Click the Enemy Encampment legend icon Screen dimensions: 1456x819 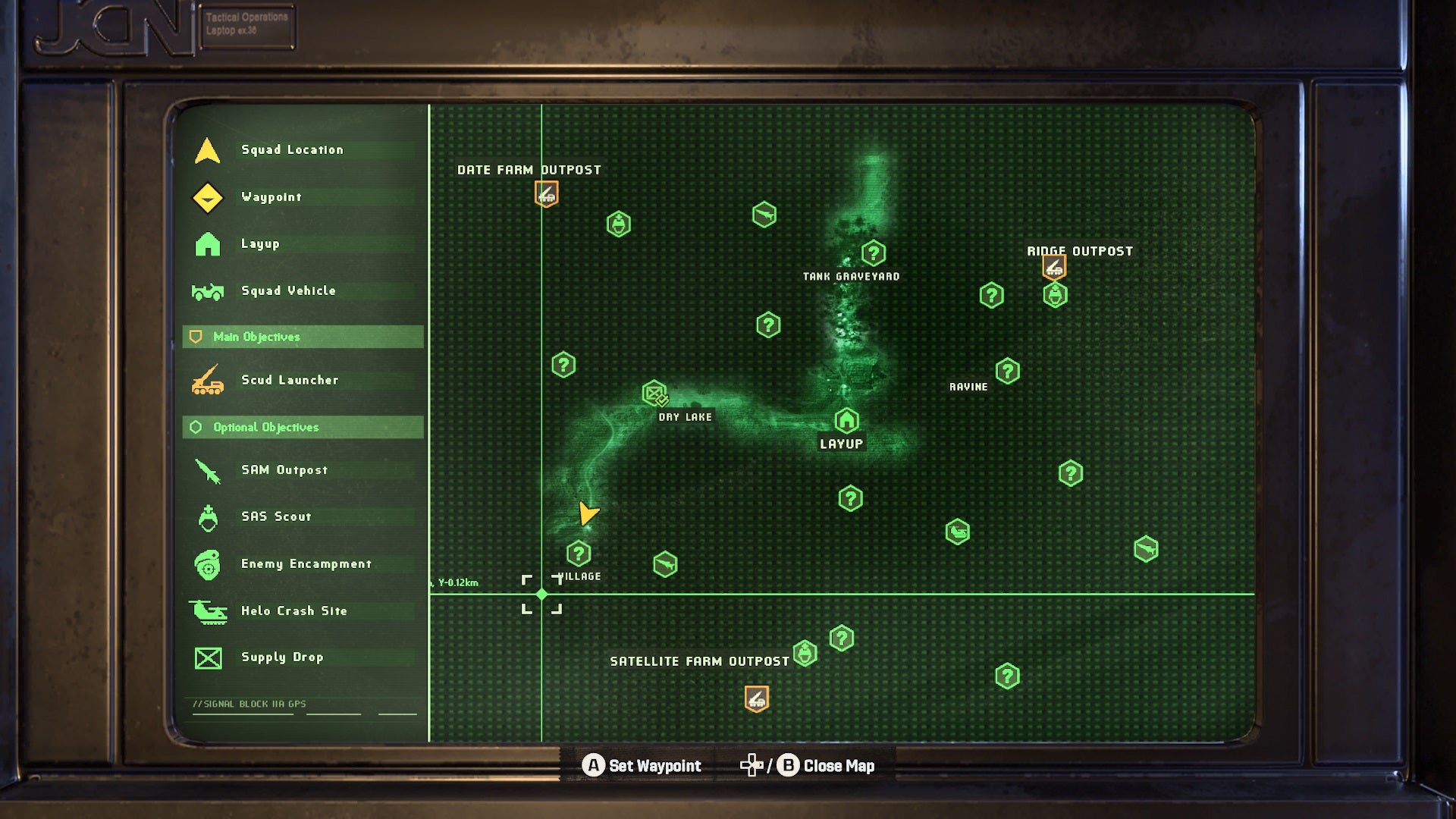coord(206,563)
